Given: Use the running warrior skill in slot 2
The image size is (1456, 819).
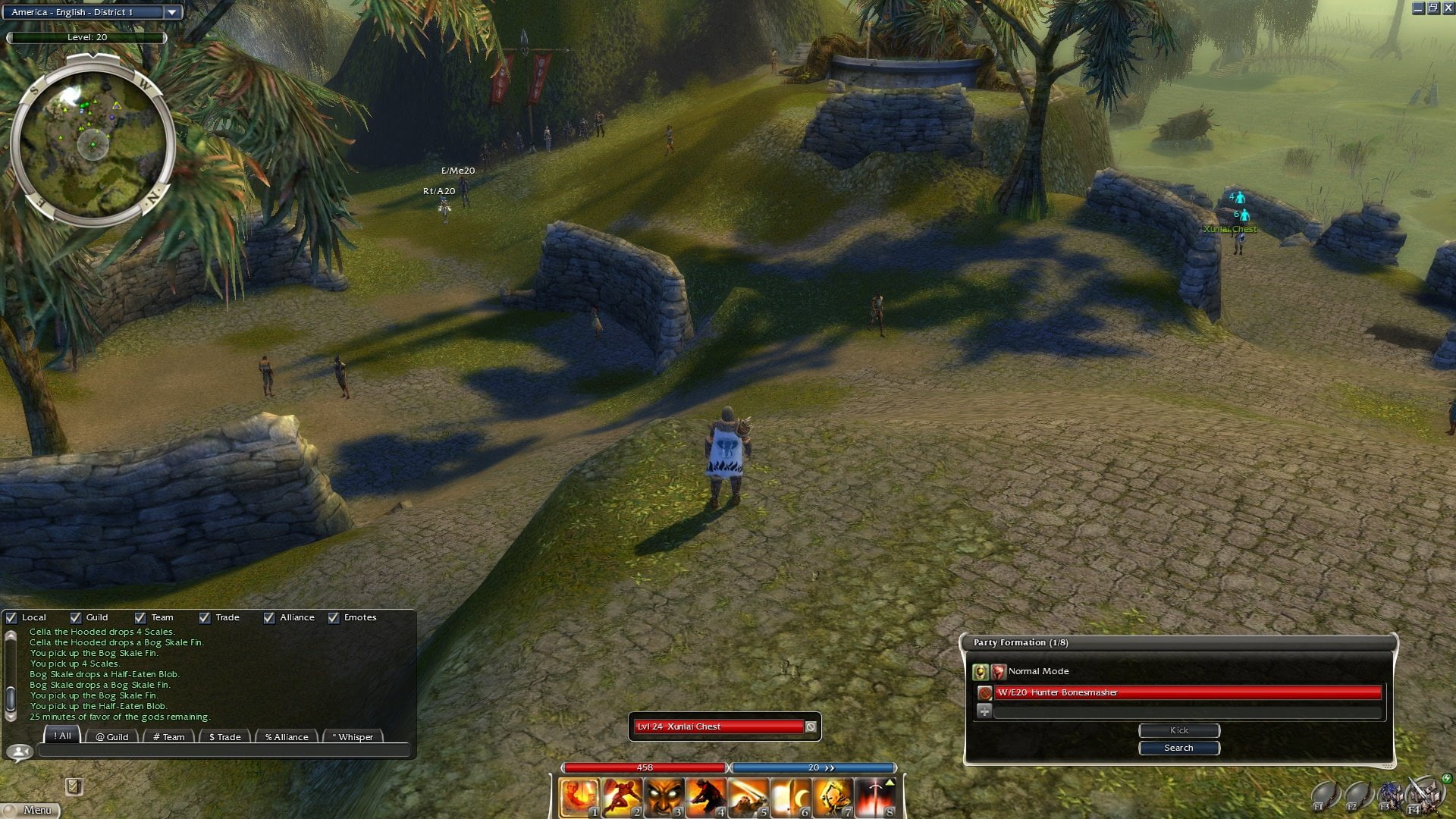Looking at the screenshot, I should (622, 798).
